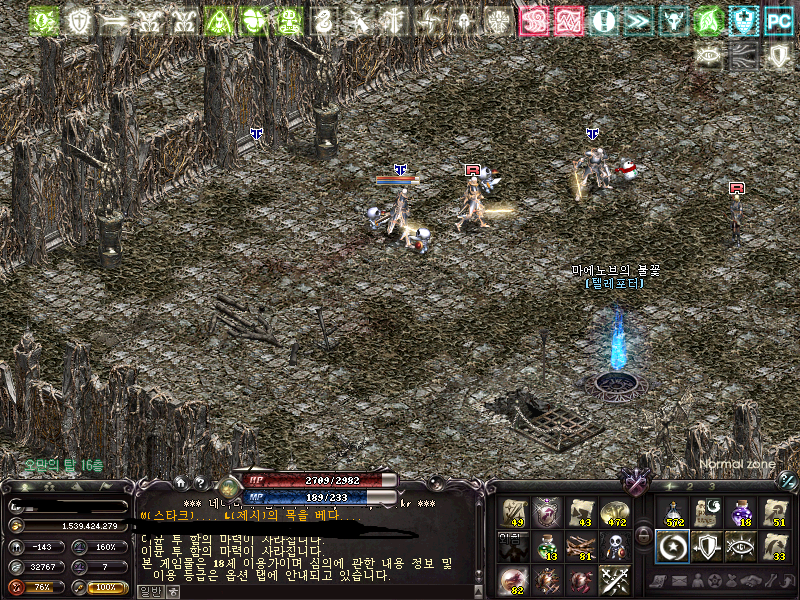Viewport: 800px width, 600px height.
Task: Click the PC buff icon
Action: pyautogui.click(x=777, y=20)
